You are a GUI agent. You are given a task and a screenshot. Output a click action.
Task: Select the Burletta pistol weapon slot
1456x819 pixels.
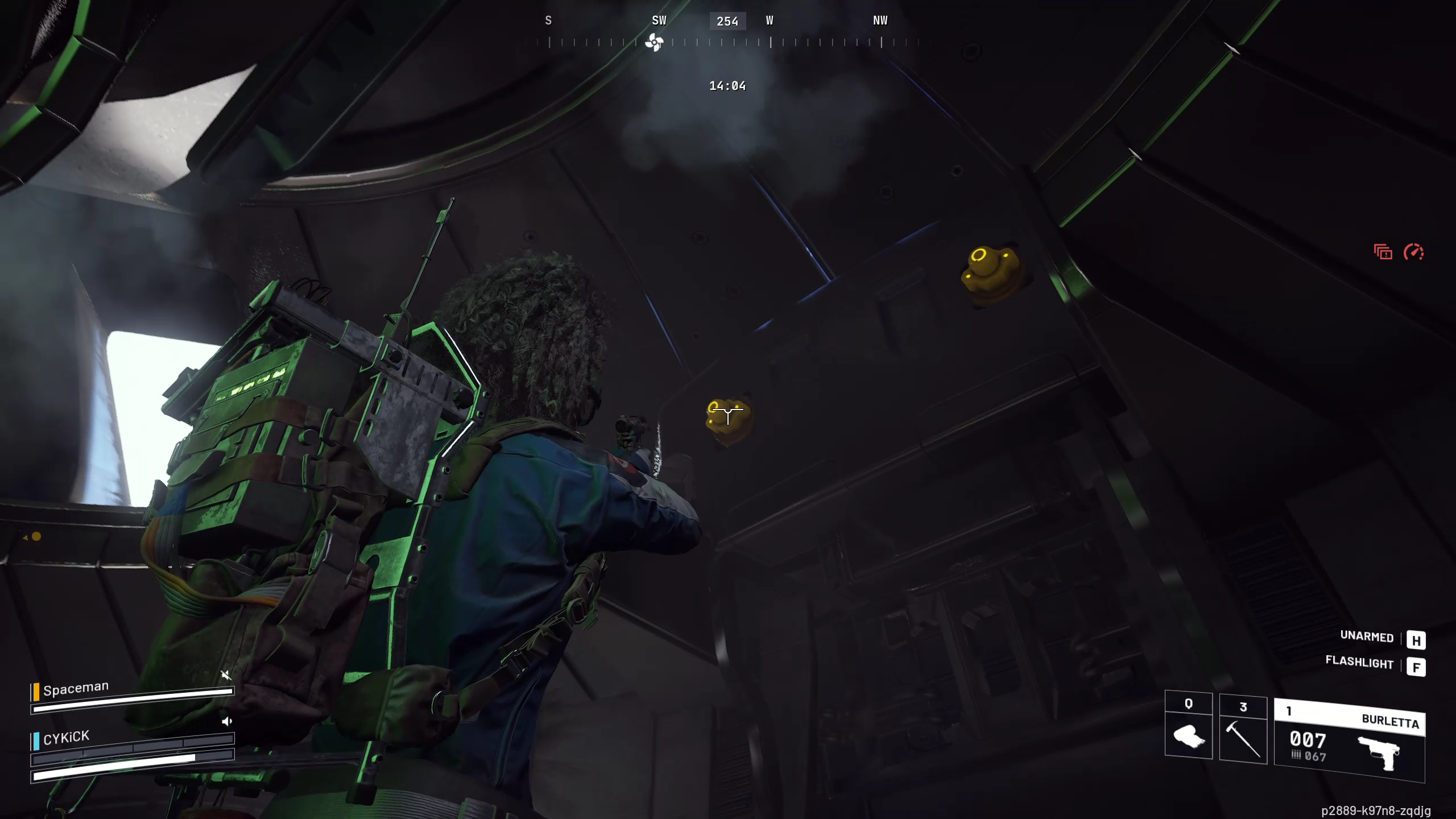[x=1349, y=741]
